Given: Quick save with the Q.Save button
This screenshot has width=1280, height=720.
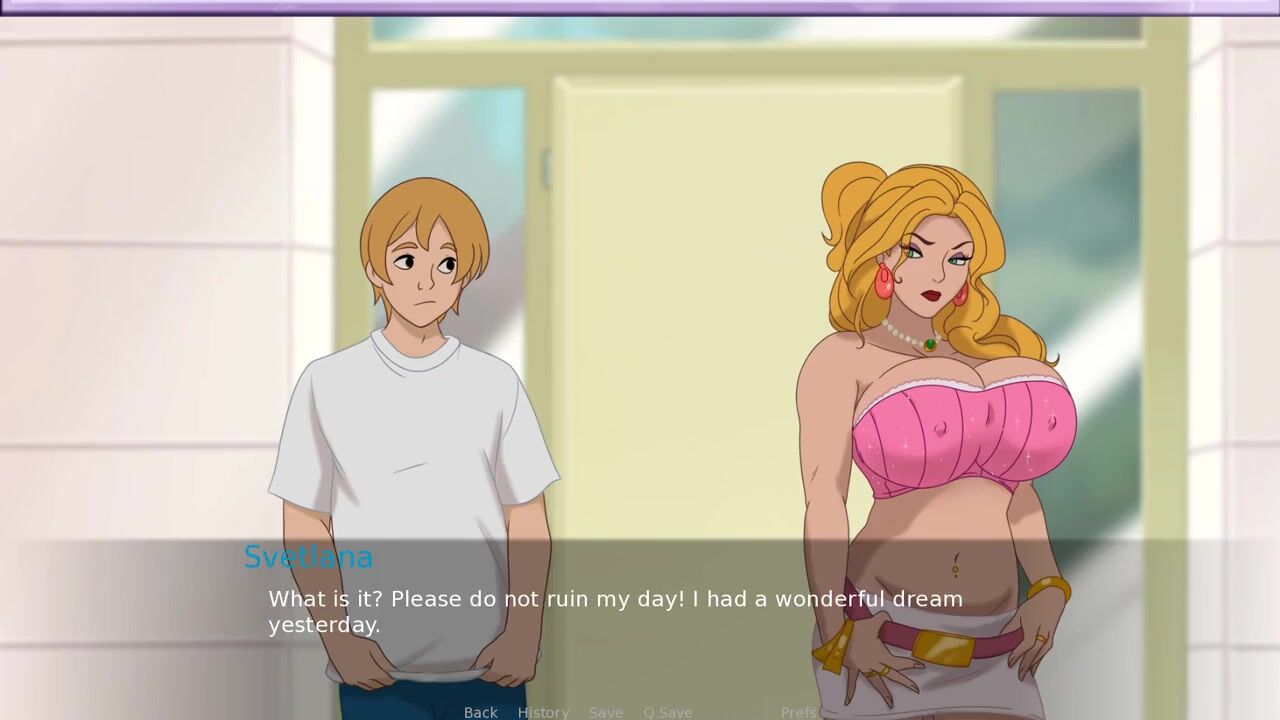Looking at the screenshot, I should 668,712.
